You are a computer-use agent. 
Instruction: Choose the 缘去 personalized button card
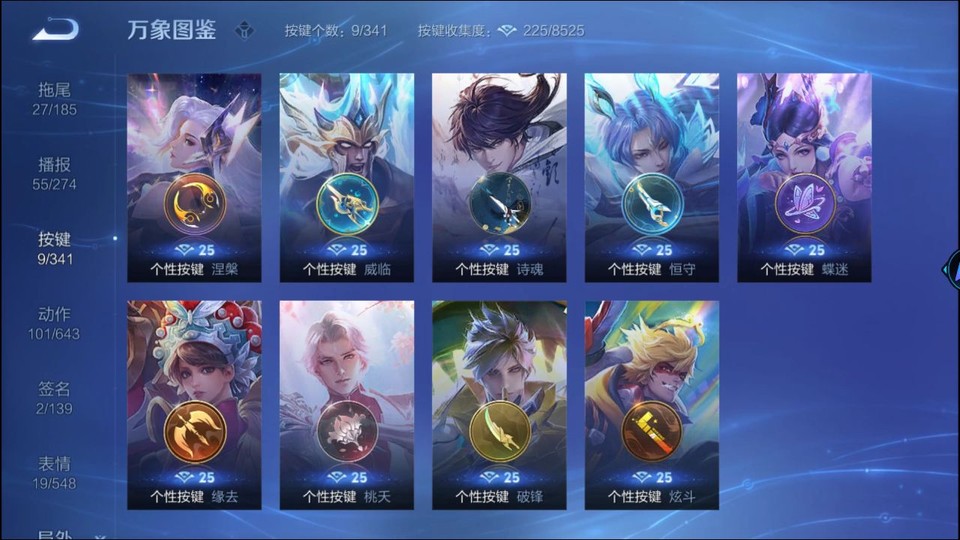coord(195,405)
